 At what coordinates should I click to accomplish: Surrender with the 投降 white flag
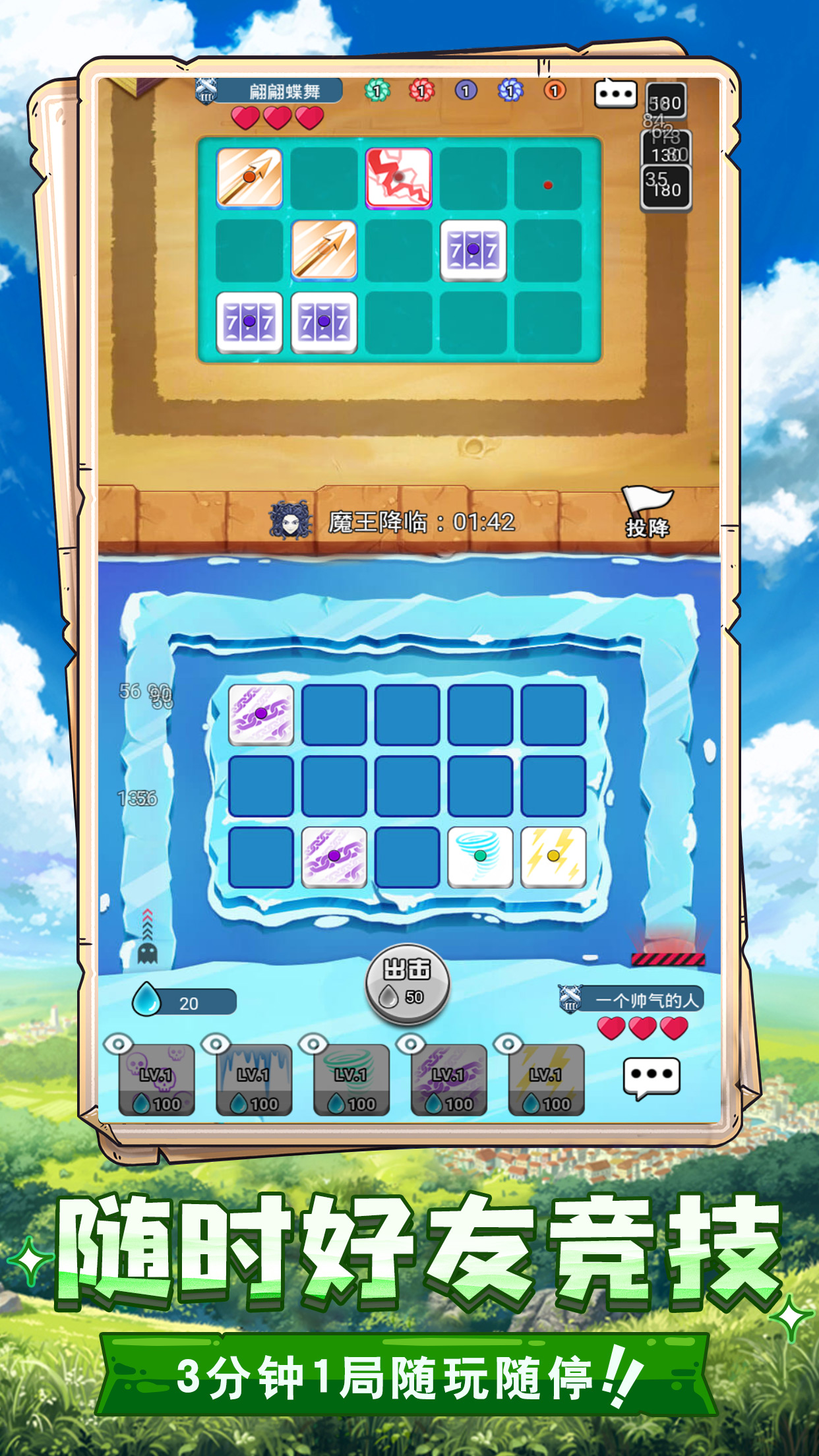647,513
